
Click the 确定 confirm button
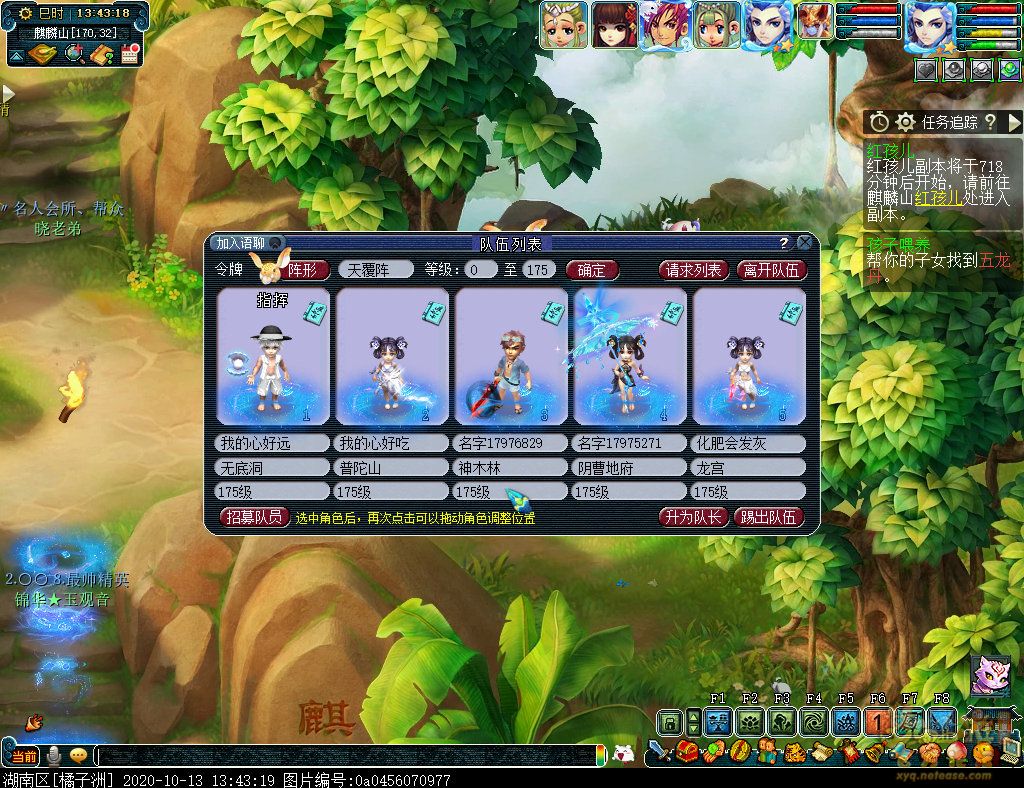click(592, 270)
